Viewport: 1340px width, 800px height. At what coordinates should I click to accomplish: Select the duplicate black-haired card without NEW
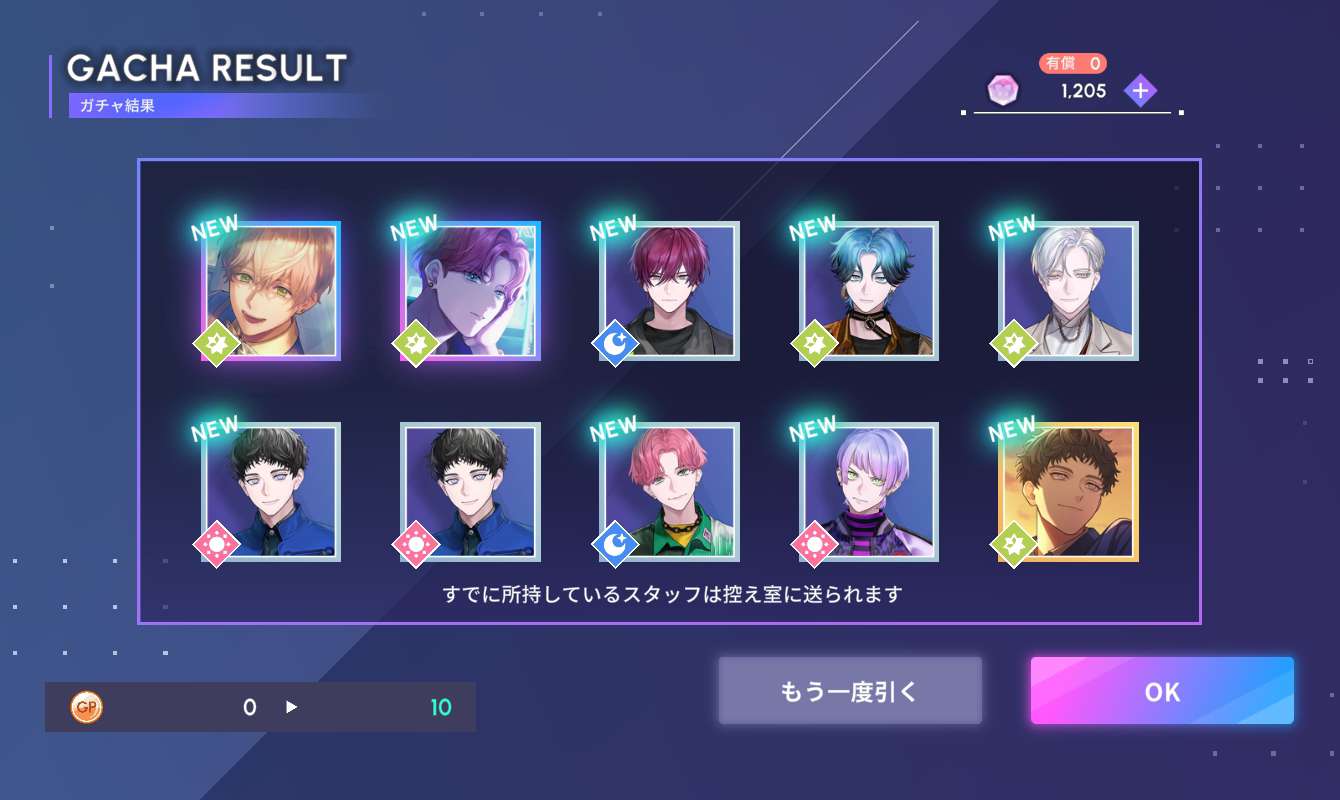(471, 492)
